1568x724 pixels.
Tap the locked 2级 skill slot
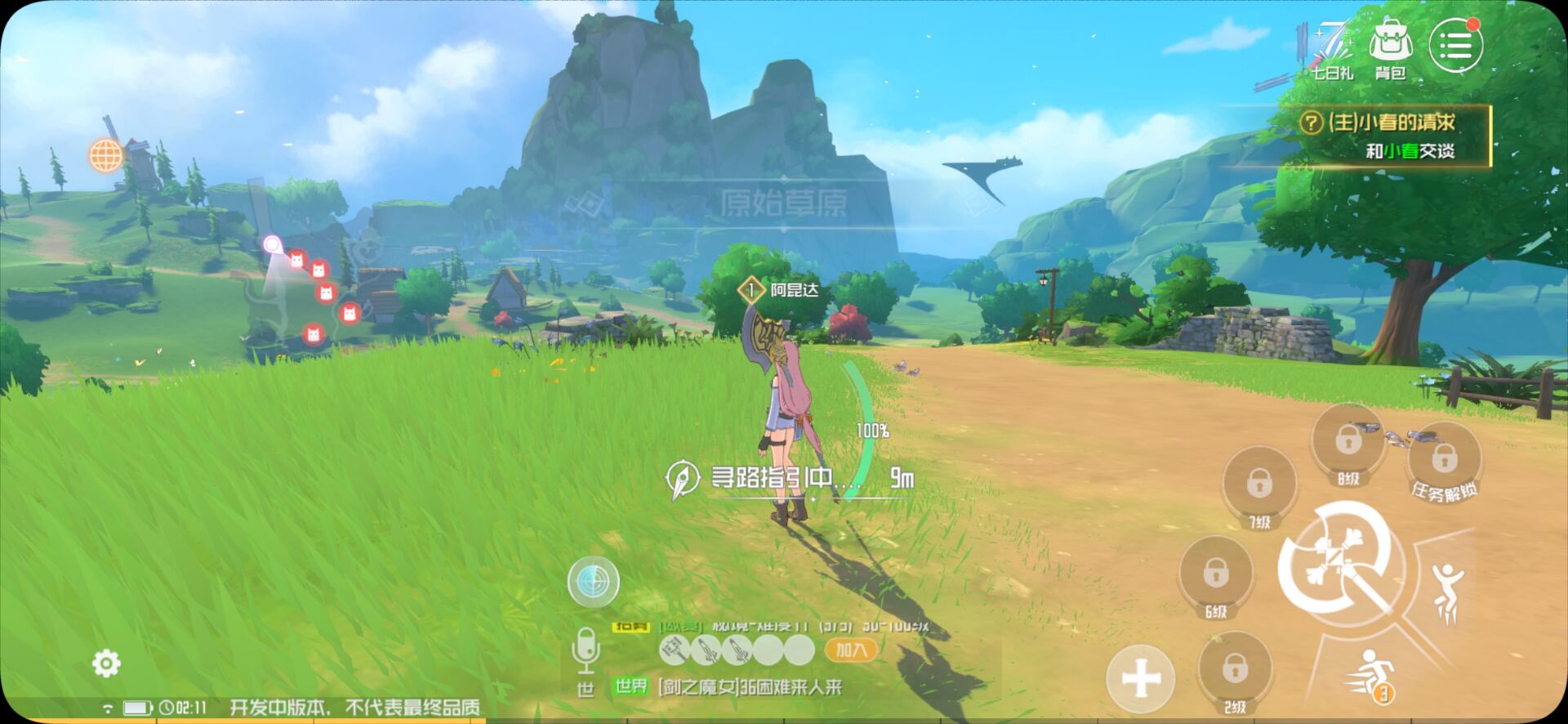pos(1234,670)
